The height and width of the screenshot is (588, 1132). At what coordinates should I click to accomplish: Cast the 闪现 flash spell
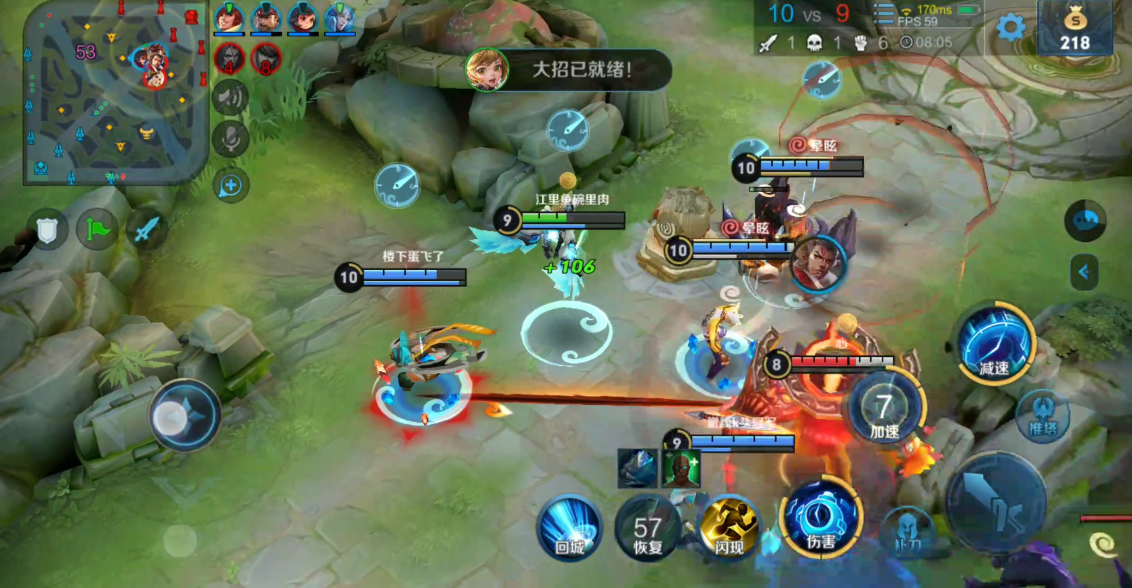coord(728,526)
